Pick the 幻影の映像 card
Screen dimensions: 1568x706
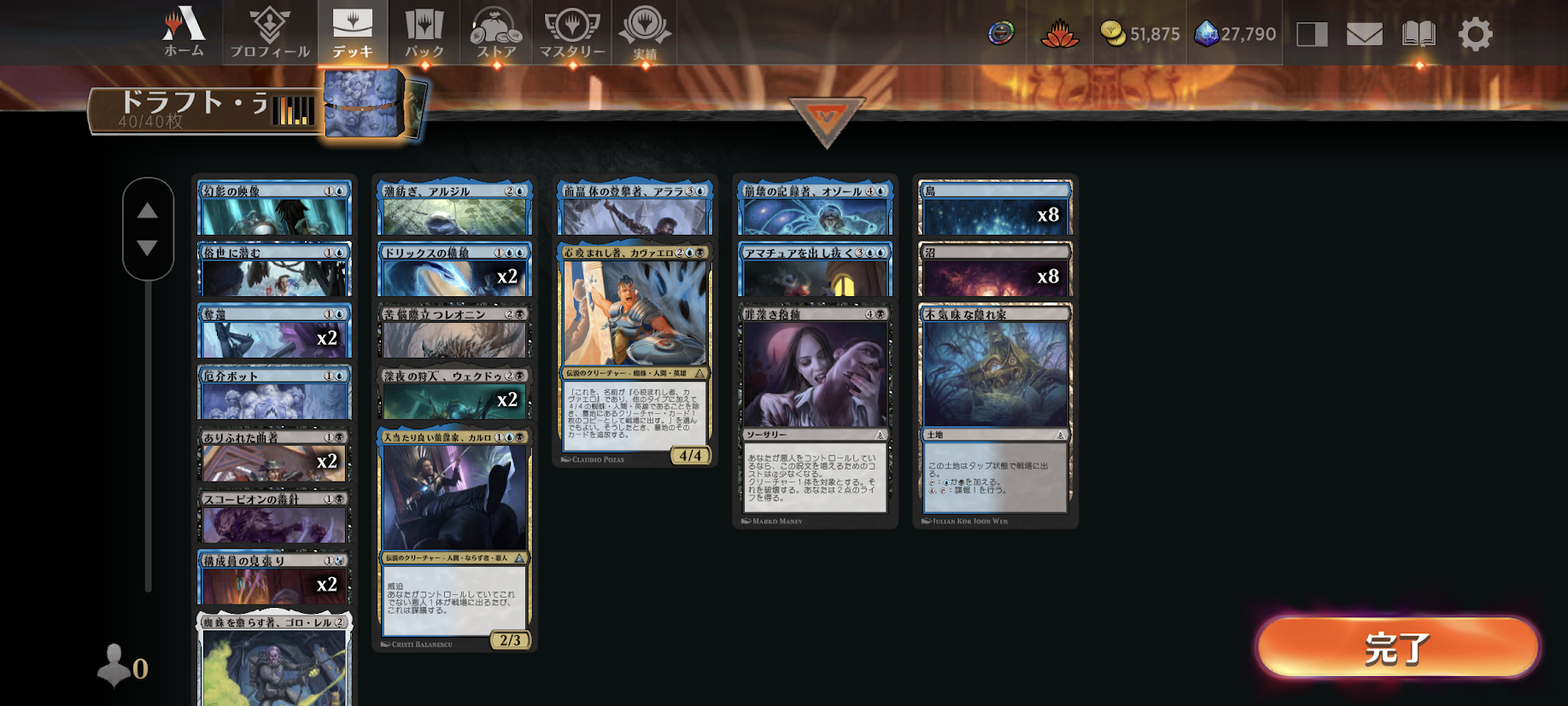[x=274, y=208]
